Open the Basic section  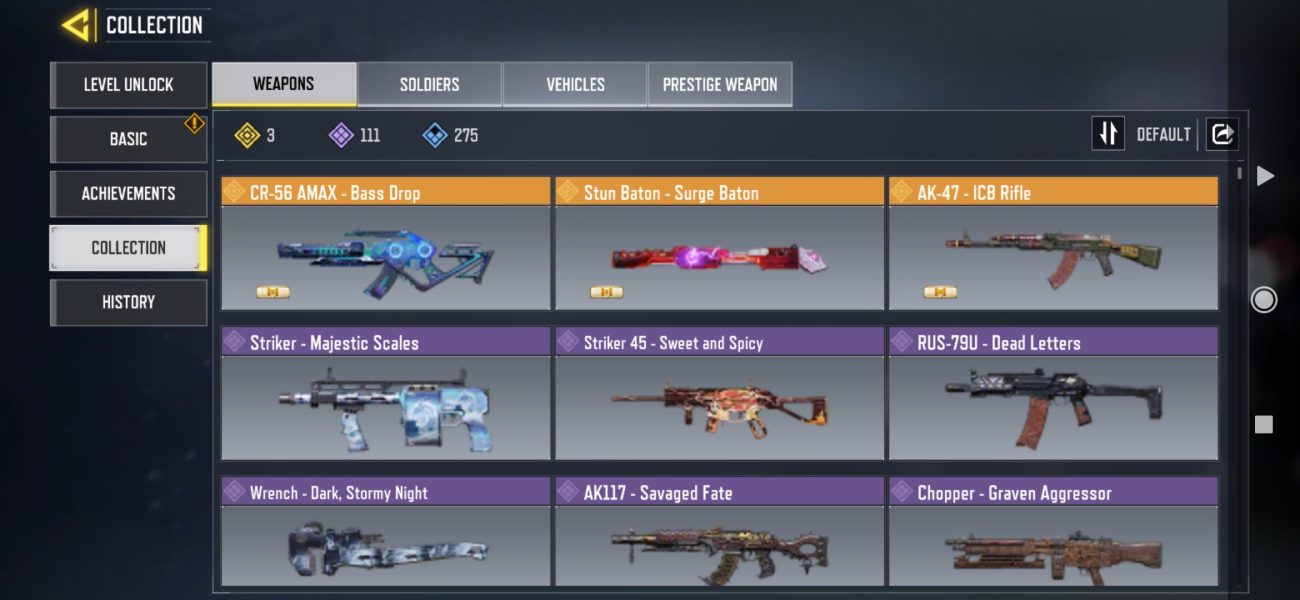click(128, 139)
